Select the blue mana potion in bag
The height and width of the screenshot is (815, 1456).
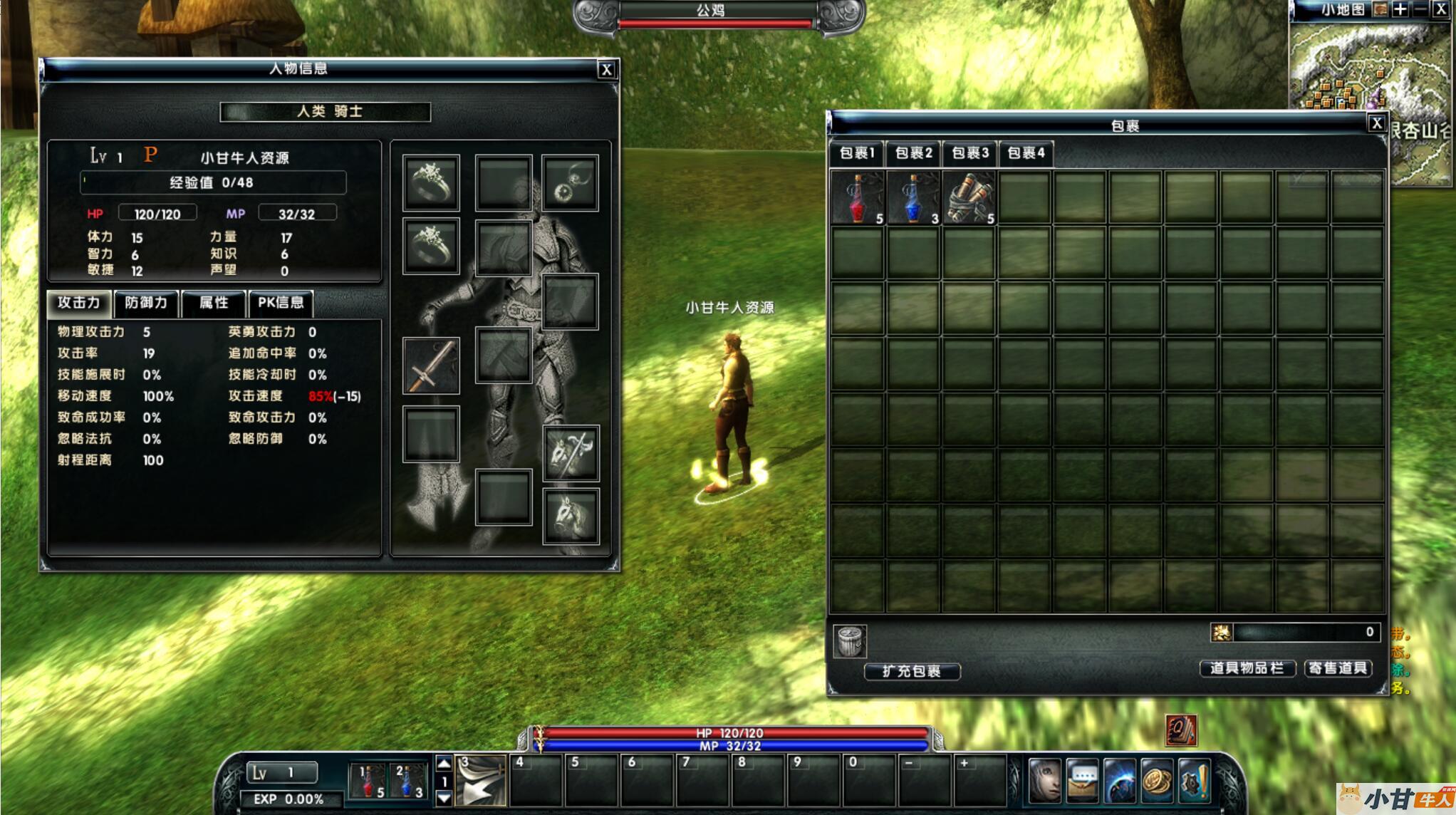tap(913, 198)
